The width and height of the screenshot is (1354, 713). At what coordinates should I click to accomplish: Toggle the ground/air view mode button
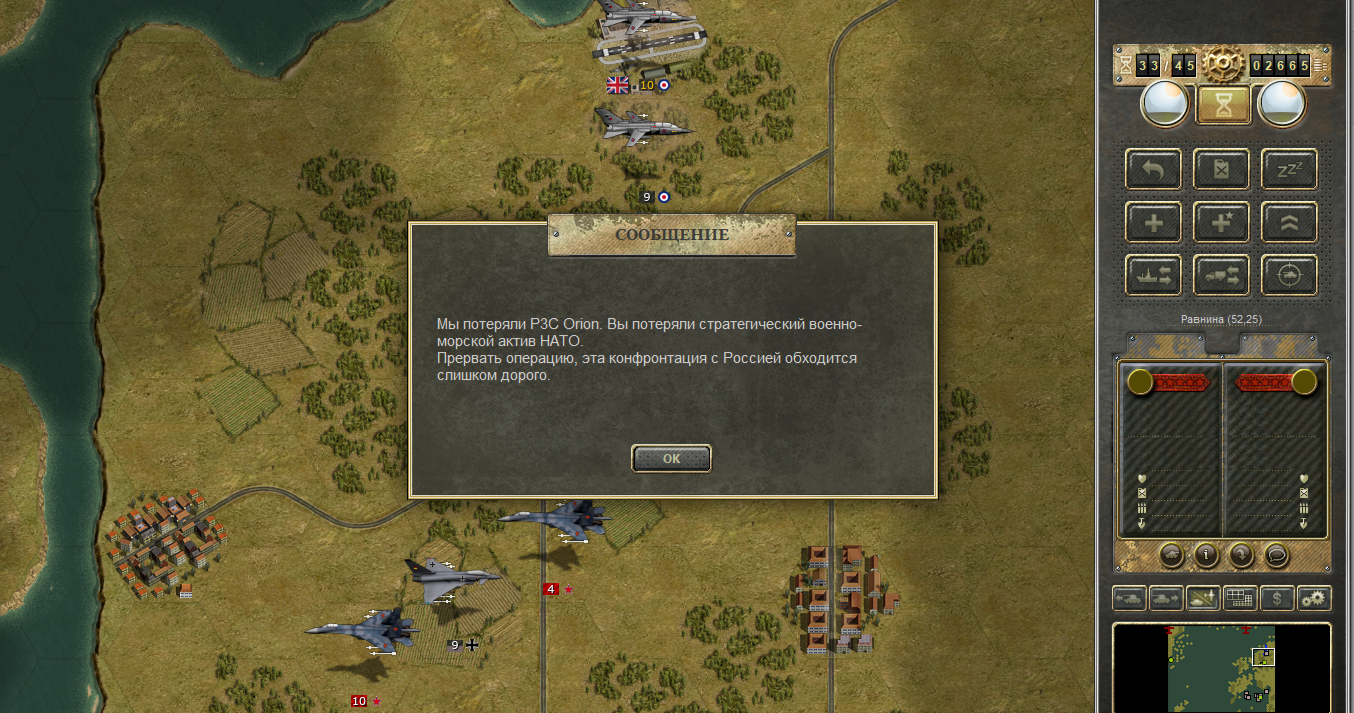[x=1202, y=598]
